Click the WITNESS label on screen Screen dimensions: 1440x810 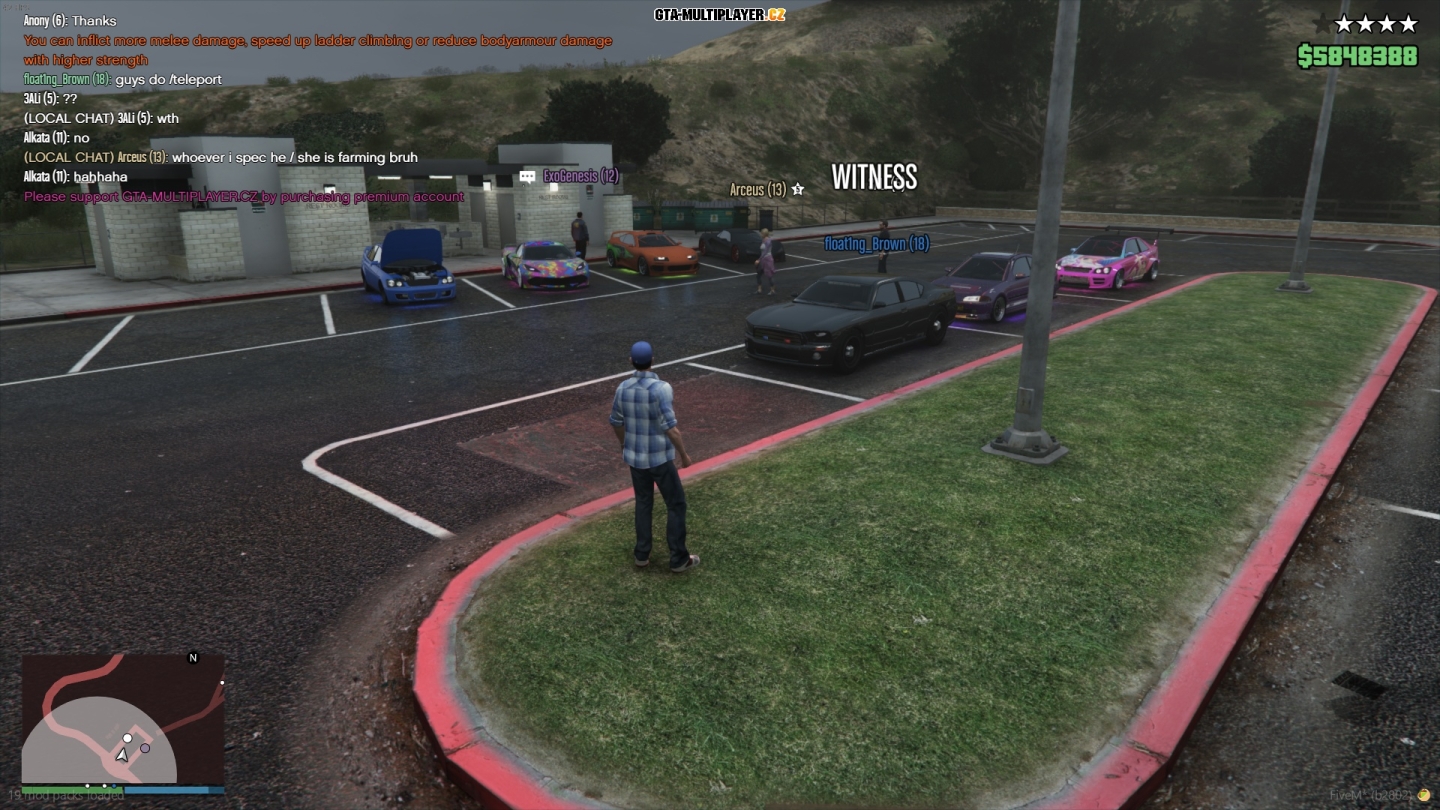875,179
